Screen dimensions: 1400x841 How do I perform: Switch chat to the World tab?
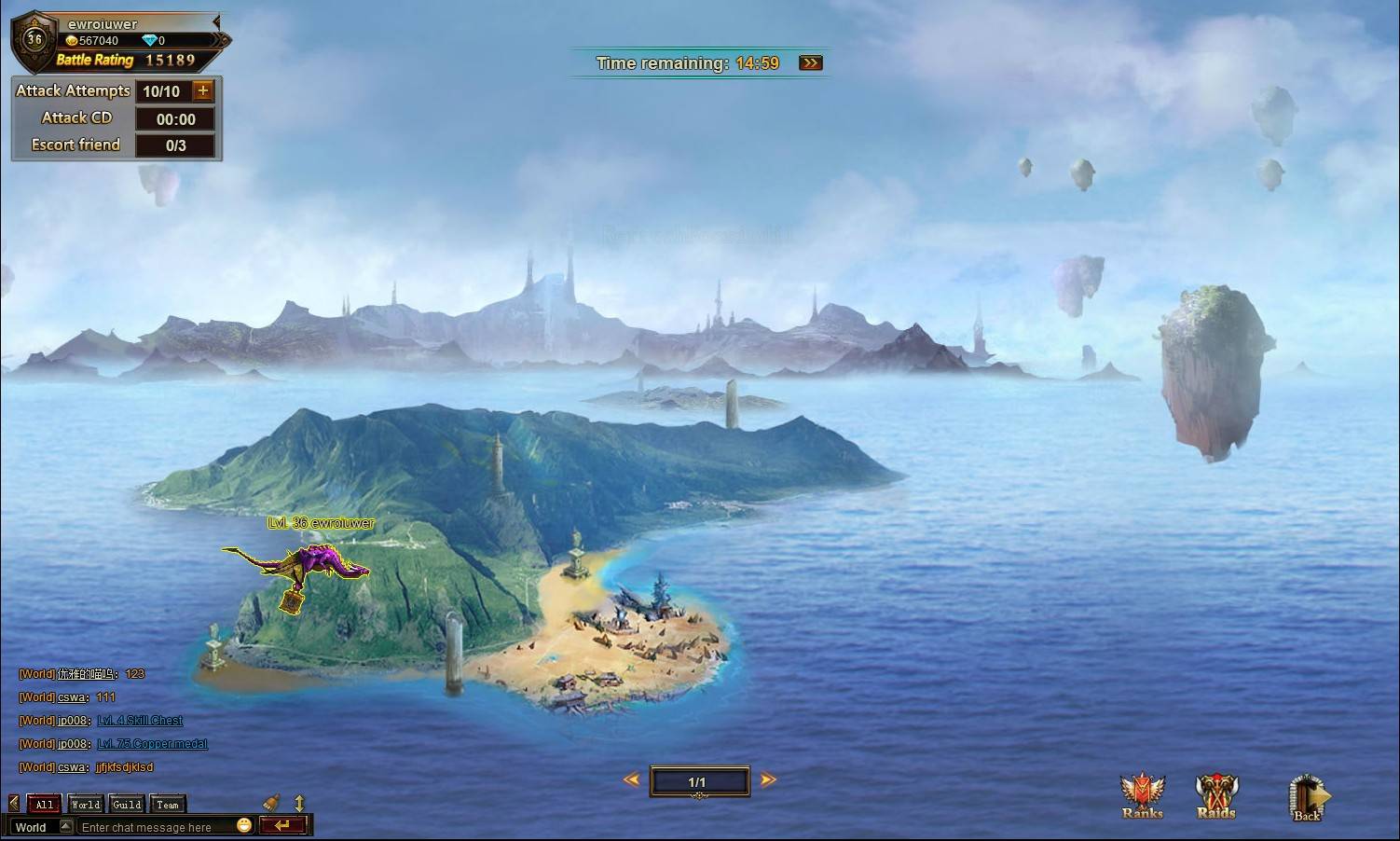pos(85,804)
